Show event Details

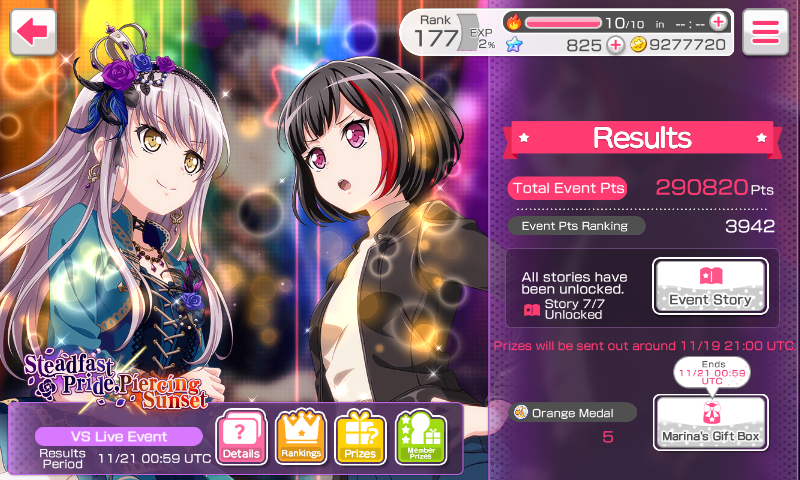[x=241, y=438]
